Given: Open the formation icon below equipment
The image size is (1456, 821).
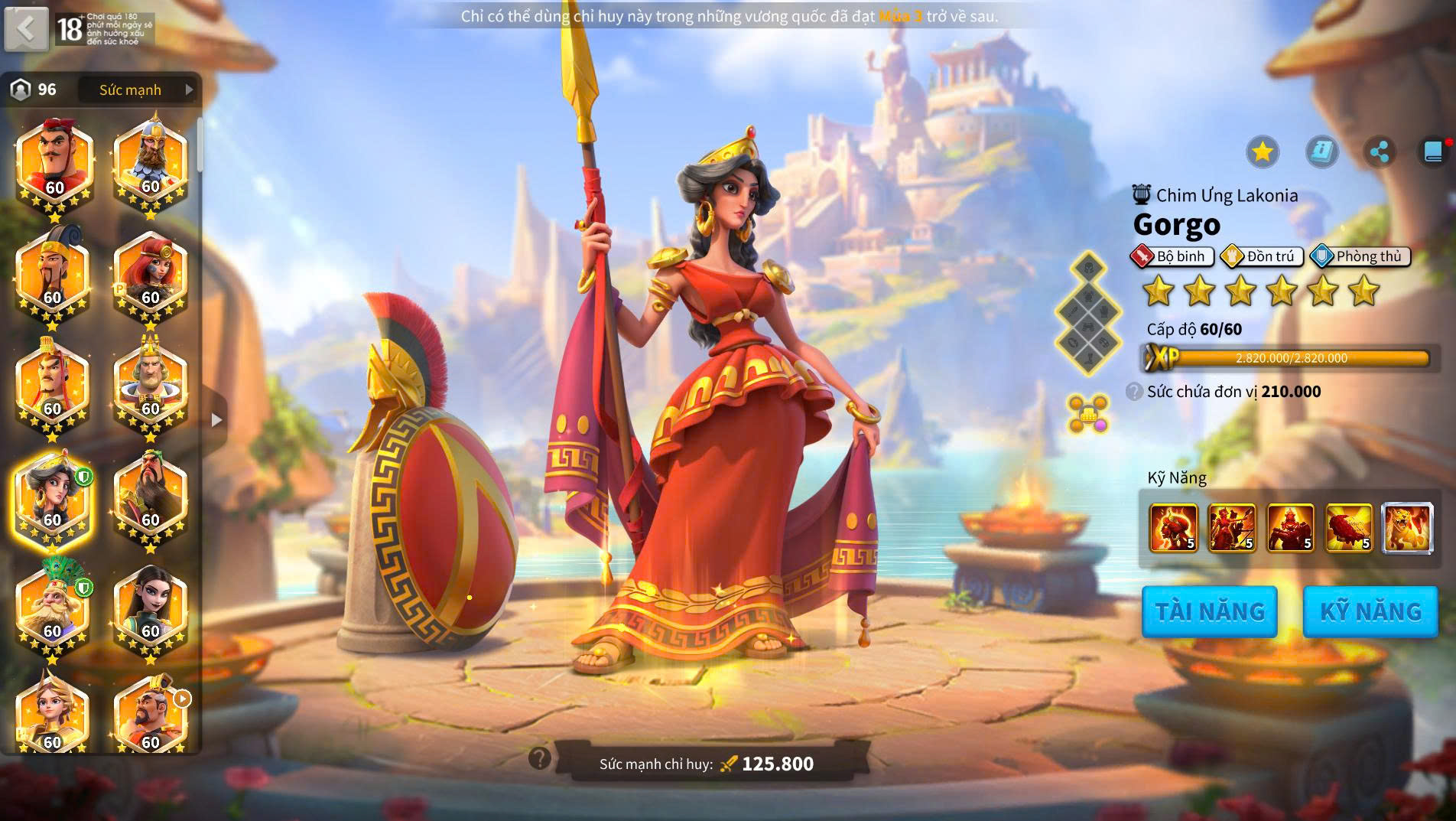Looking at the screenshot, I should pyautogui.click(x=1088, y=413).
